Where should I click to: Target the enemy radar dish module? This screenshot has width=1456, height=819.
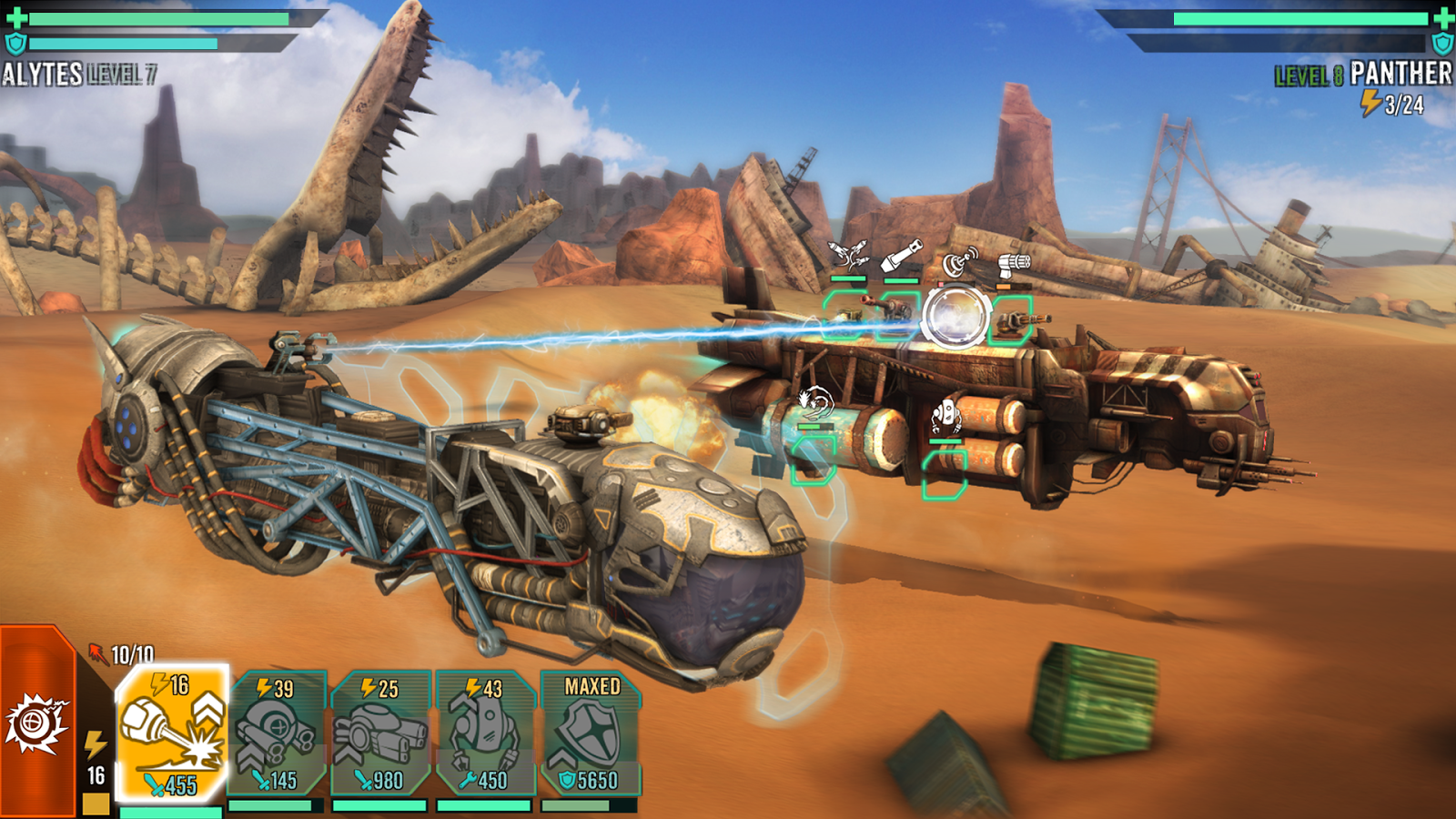(x=955, y=315)
